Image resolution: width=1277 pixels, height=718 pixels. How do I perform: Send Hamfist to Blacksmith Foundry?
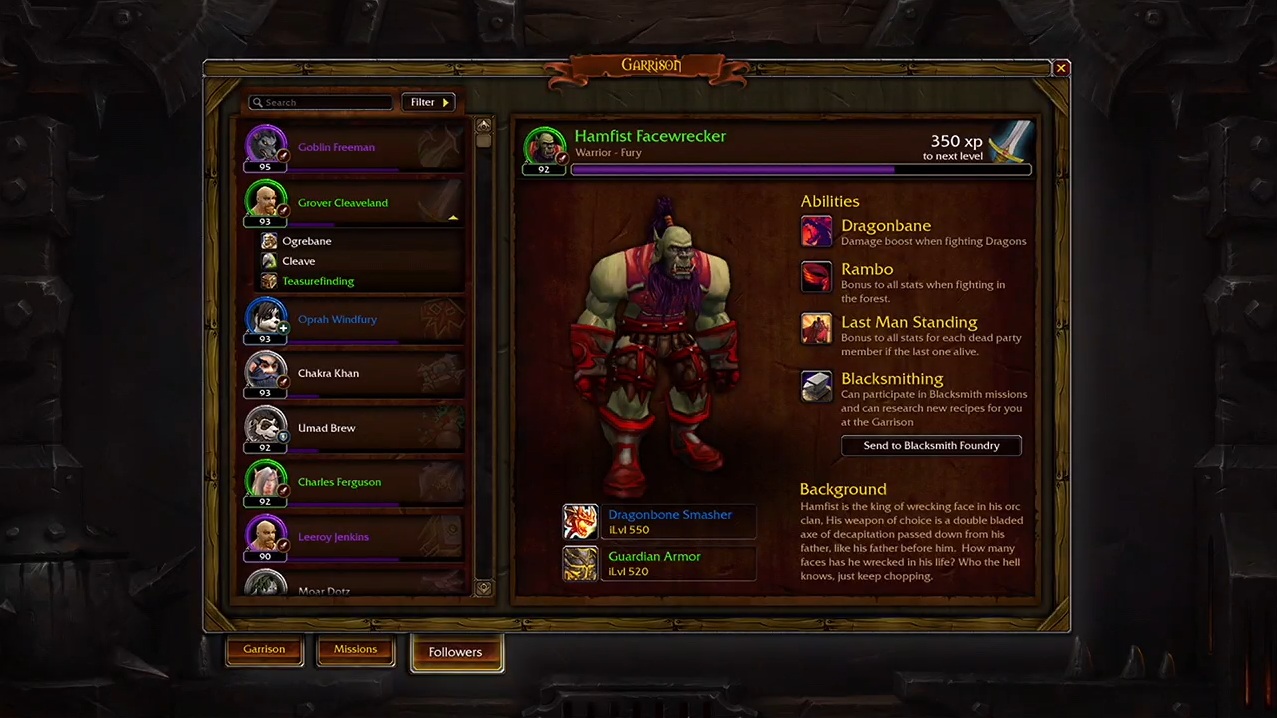[x=931, y=446]
